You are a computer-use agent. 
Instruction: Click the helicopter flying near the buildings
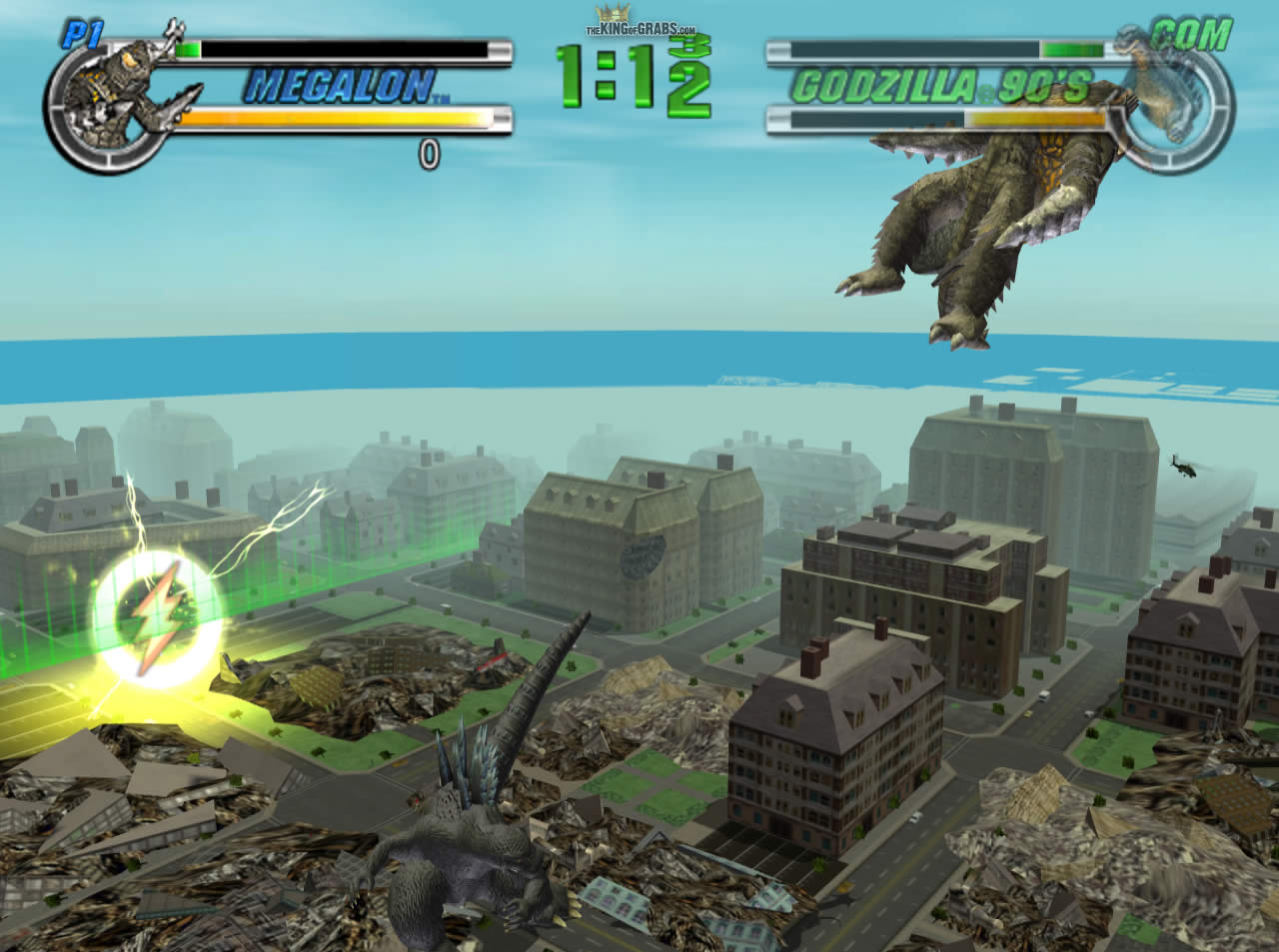point(1185,468)
